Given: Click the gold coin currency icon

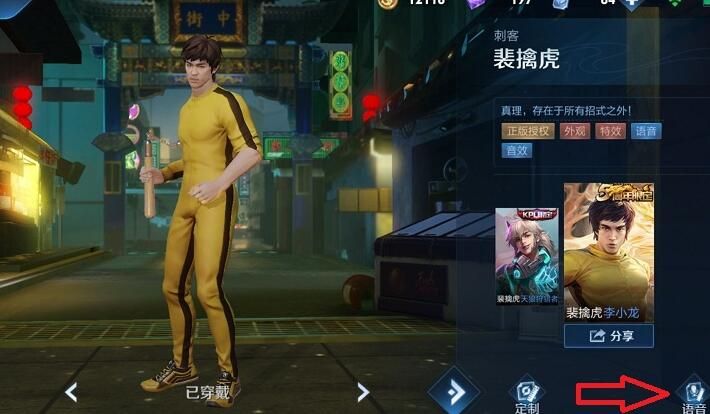Looking at the screenshot, I should coord(388,4).
